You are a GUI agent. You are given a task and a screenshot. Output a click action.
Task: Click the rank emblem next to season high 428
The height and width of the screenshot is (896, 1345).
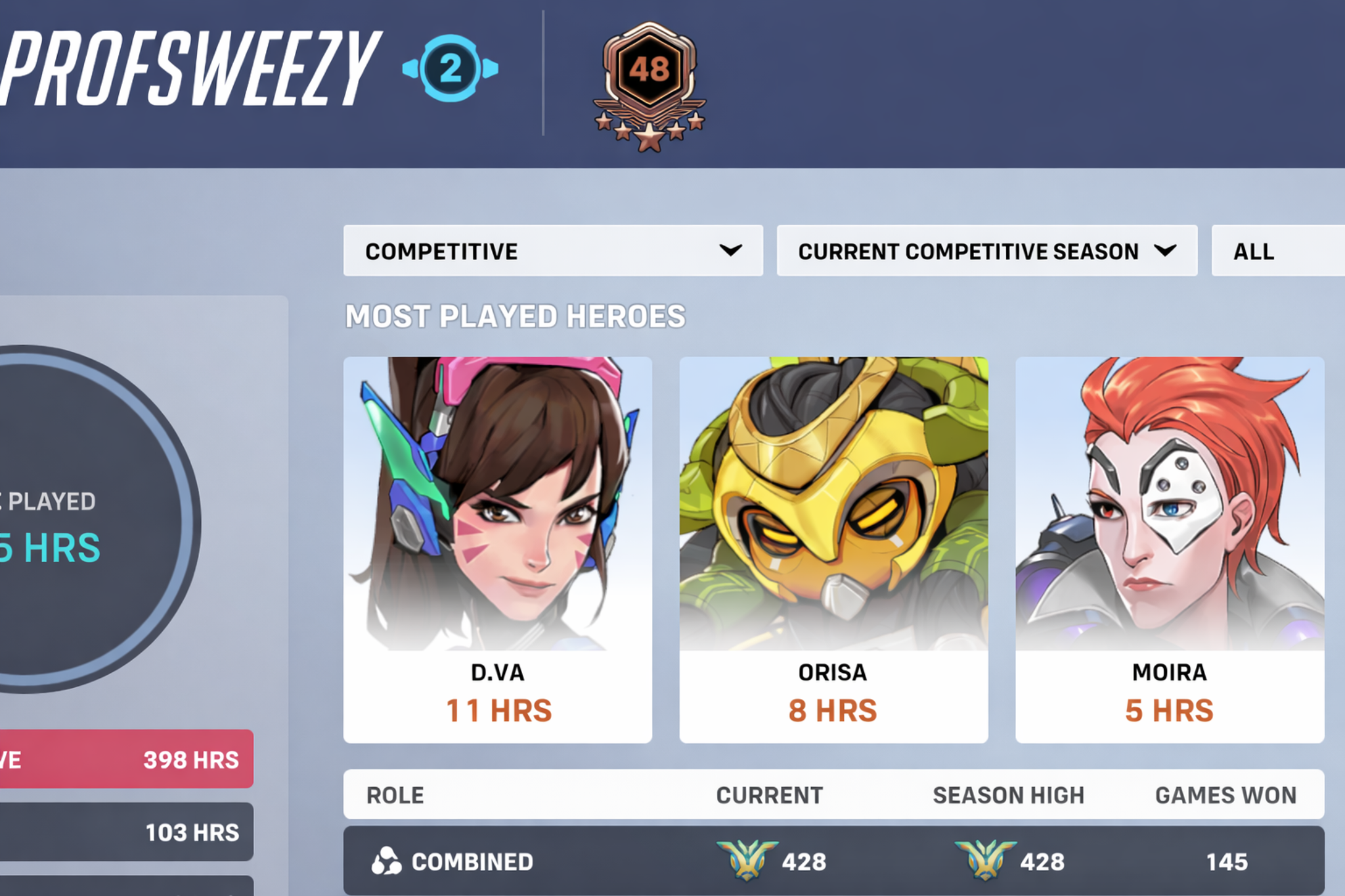987,859
